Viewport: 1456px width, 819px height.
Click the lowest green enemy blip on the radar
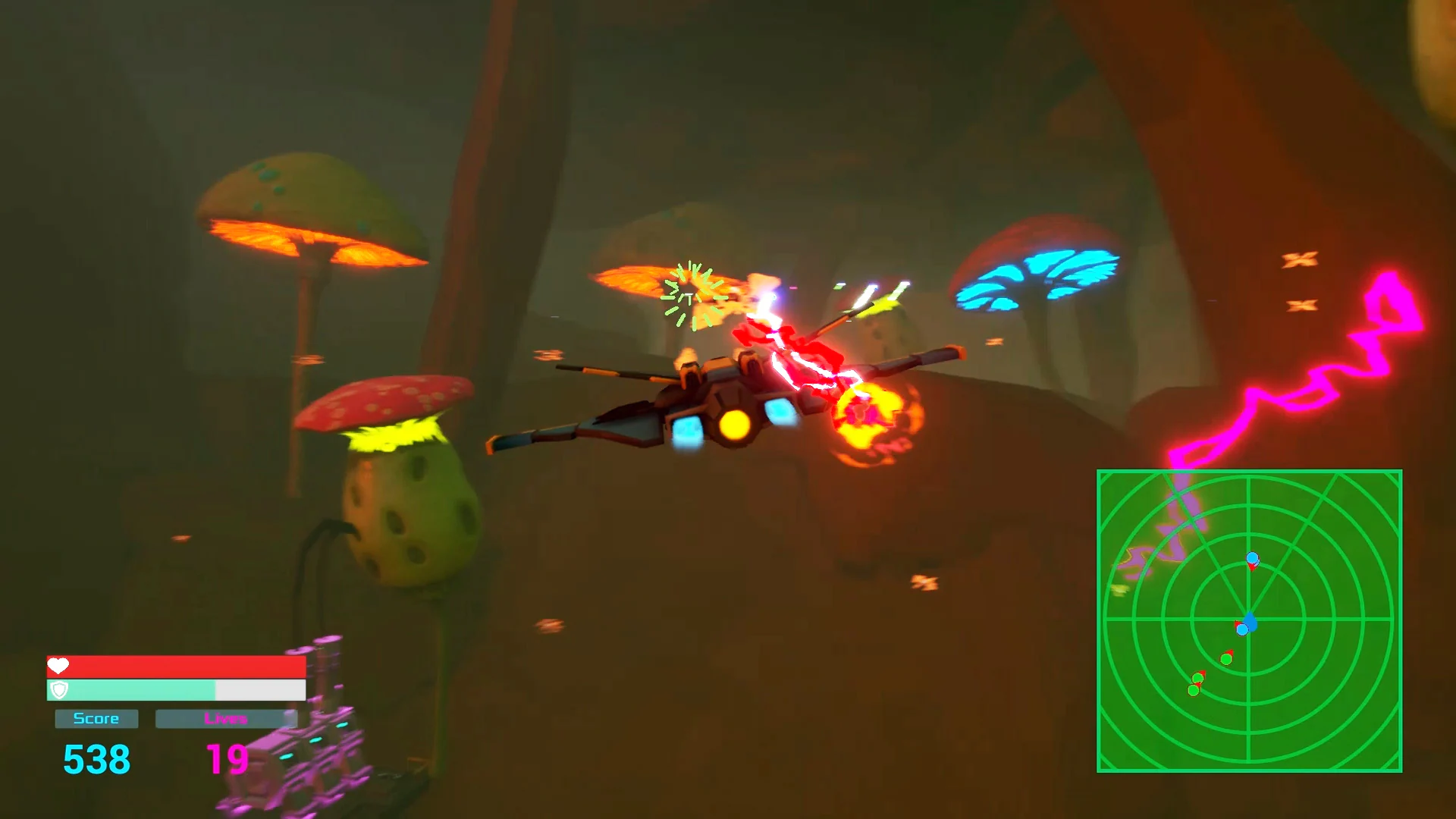coord(1193,690)
